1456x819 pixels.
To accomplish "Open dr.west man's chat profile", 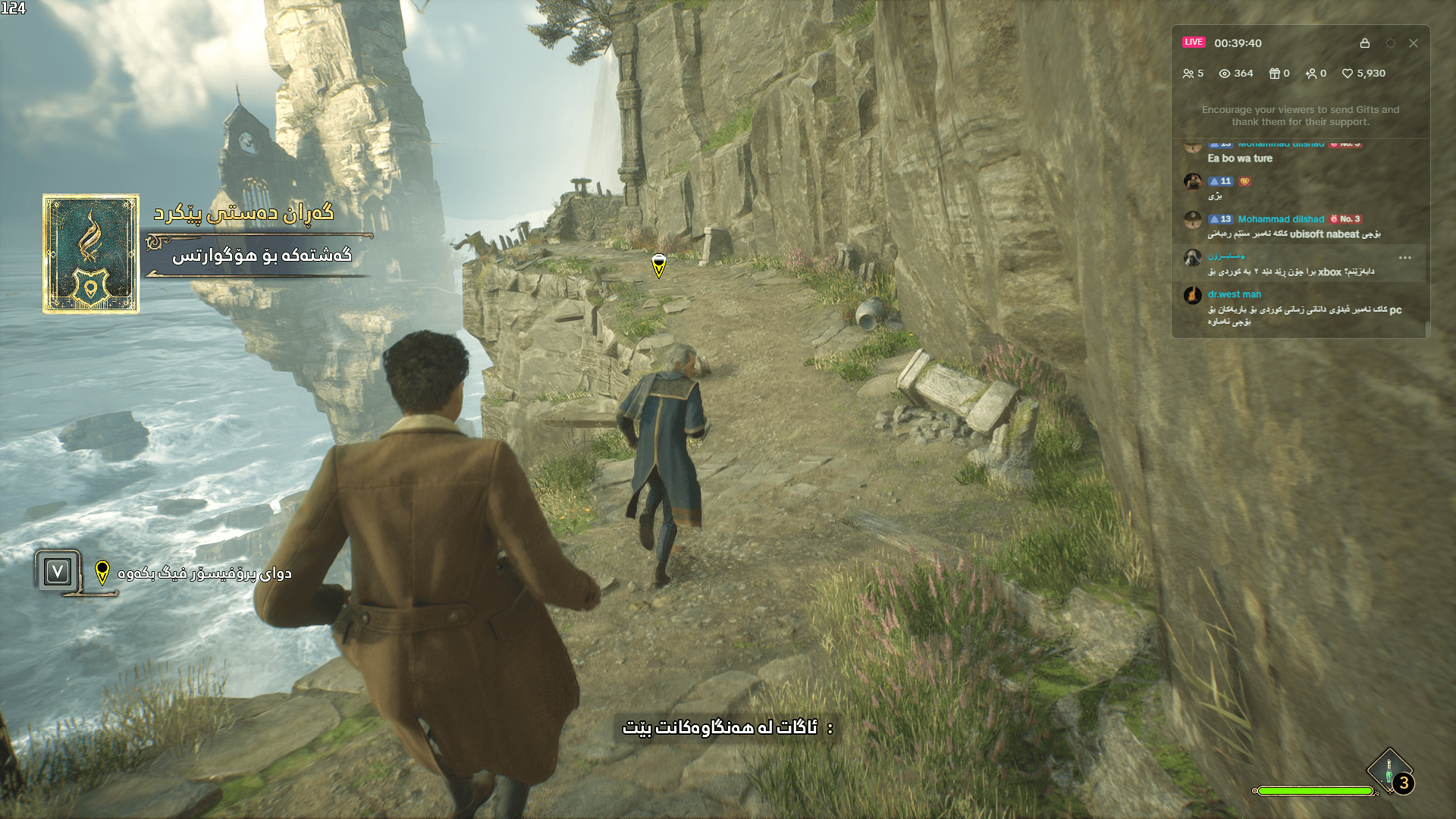I will (1235, 294).
